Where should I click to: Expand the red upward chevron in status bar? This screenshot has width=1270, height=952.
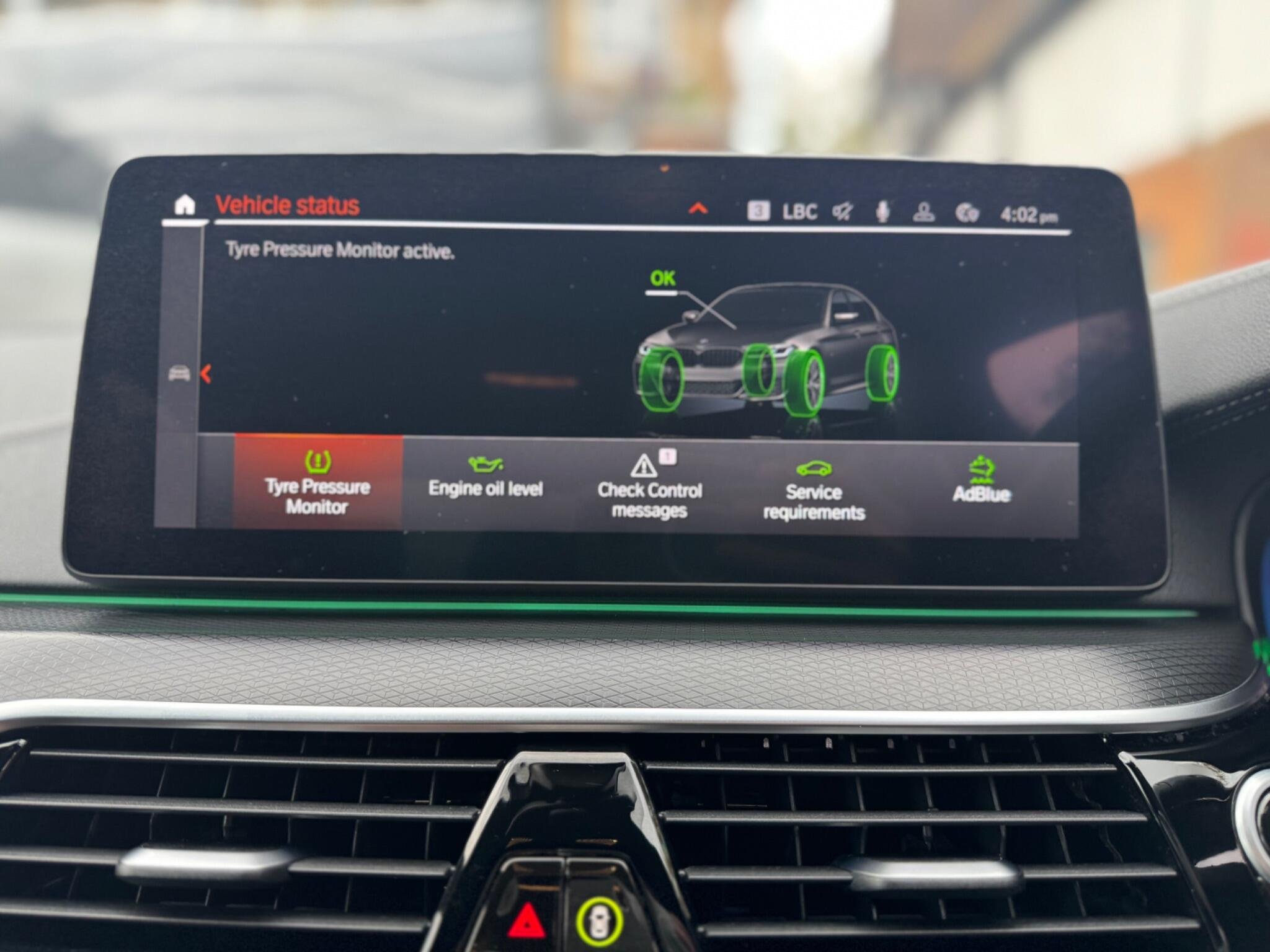pyautogui.click(x=698, y=208)
